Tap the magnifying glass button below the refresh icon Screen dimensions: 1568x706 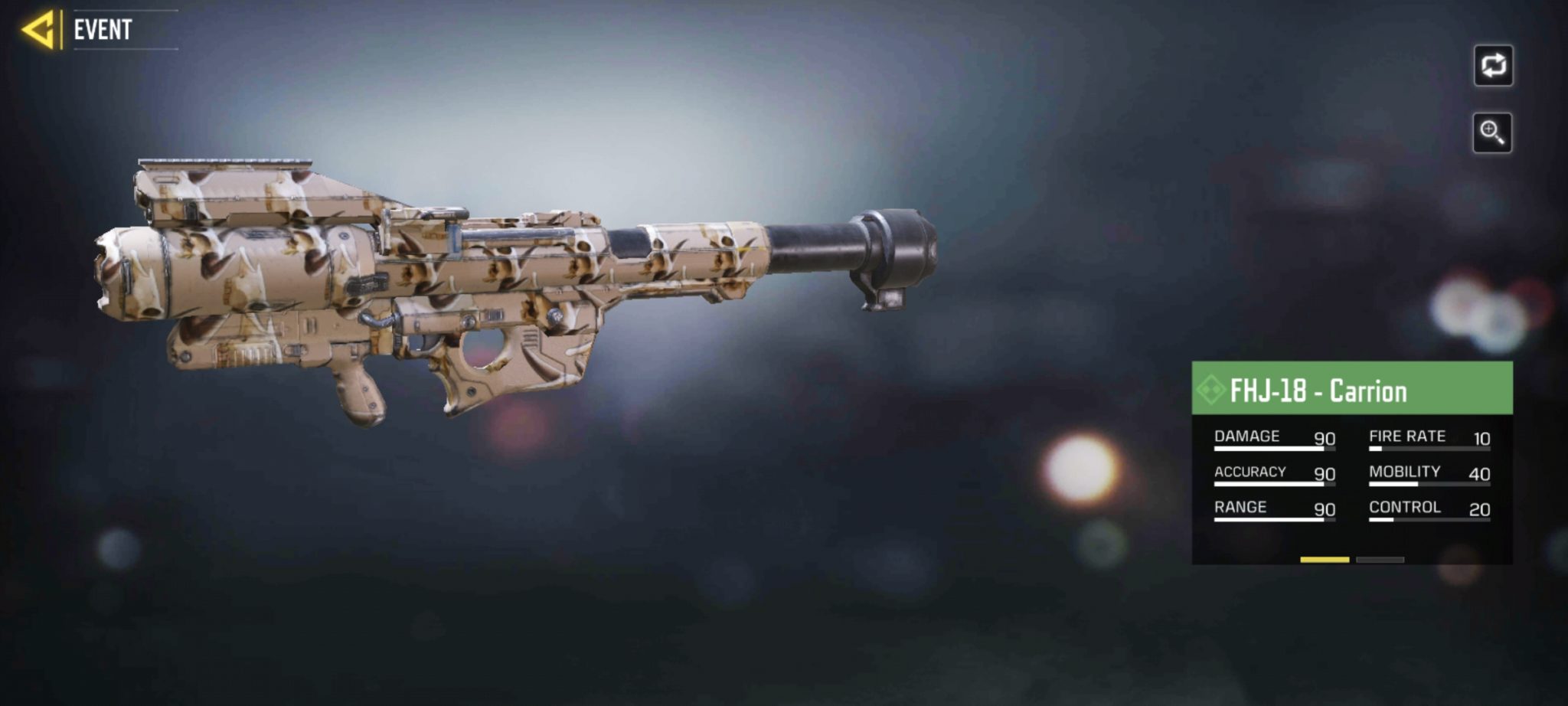(1492, 130)
